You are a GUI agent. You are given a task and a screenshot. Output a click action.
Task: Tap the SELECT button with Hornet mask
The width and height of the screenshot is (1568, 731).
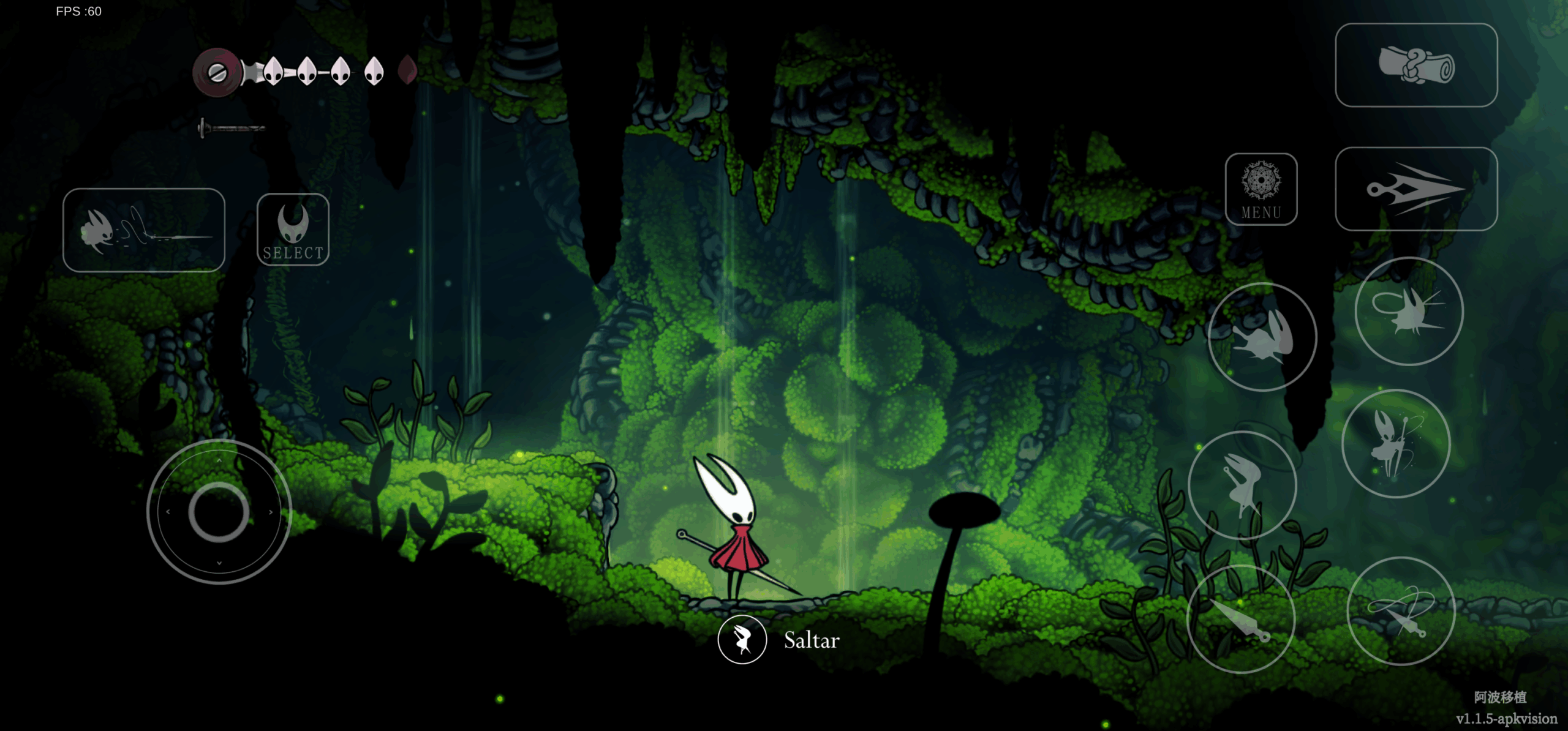293,230
